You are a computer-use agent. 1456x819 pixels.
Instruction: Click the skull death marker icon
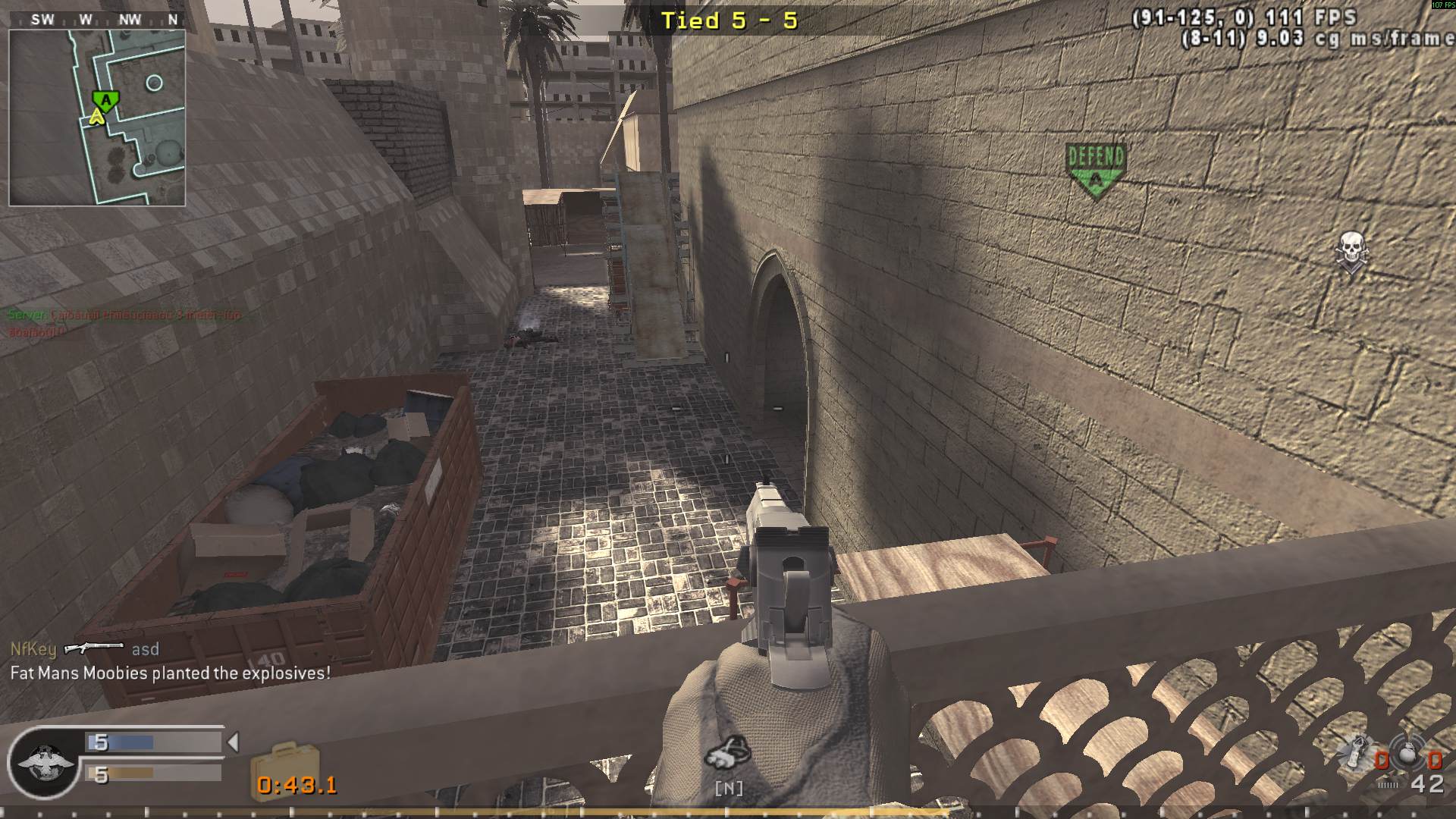pyautogui.click(x=1351, y=252)
